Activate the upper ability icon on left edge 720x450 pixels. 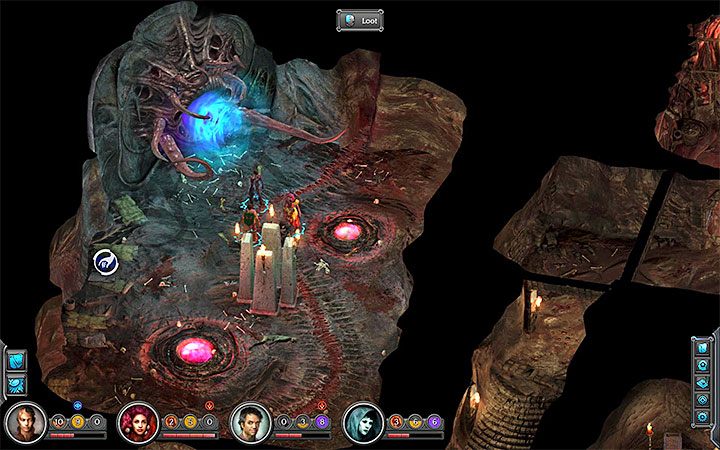(16, 358)
